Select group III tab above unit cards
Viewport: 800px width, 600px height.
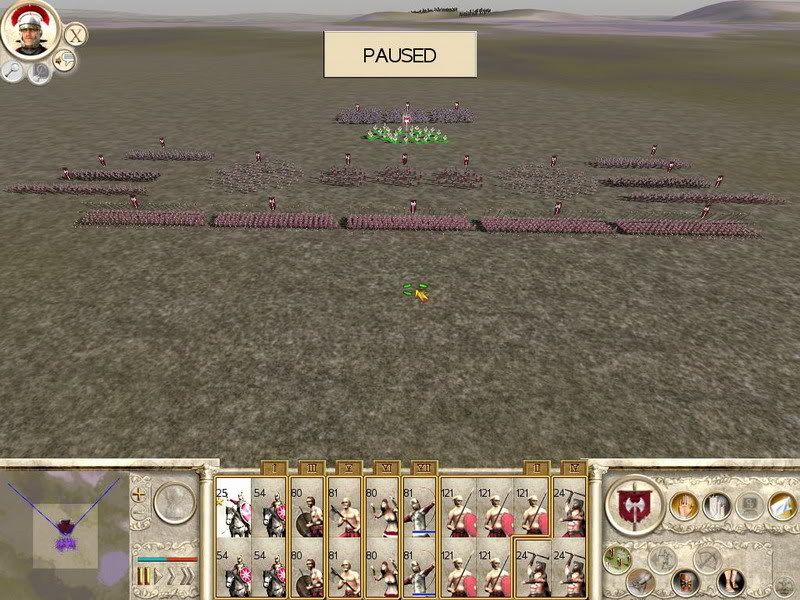pos(309,467)
